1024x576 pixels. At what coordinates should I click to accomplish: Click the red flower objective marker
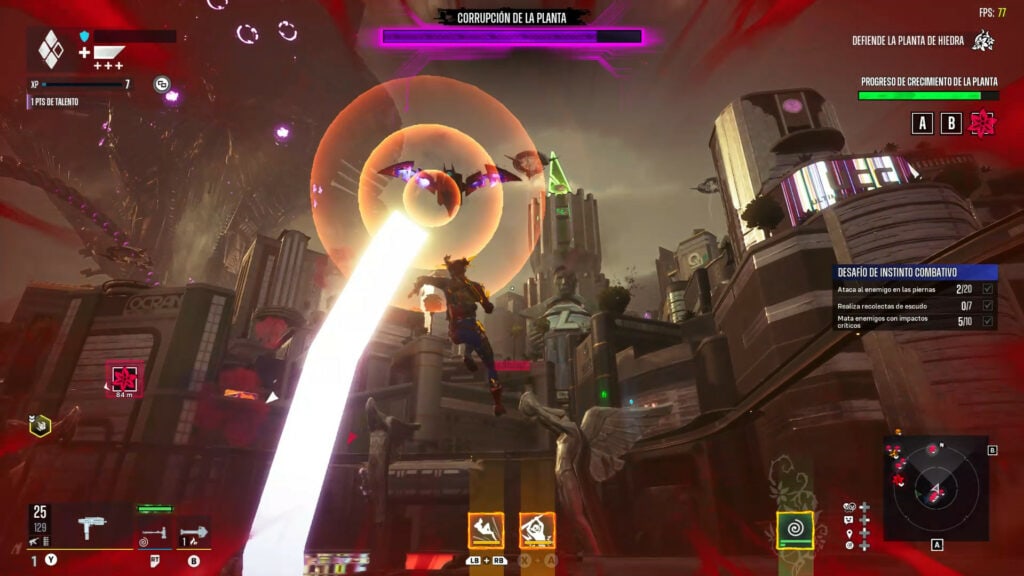[x=983, y=123]
